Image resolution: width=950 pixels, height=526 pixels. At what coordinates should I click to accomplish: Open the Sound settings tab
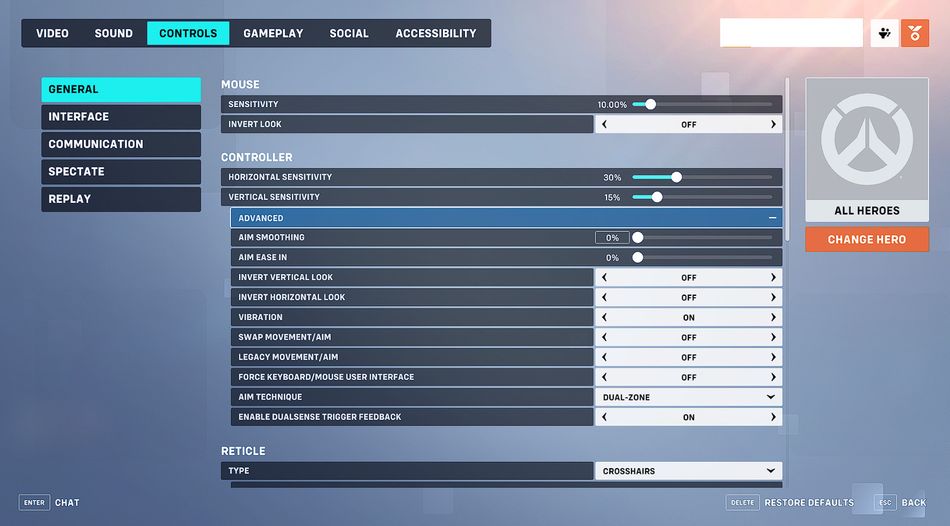(x=114, y=33)
